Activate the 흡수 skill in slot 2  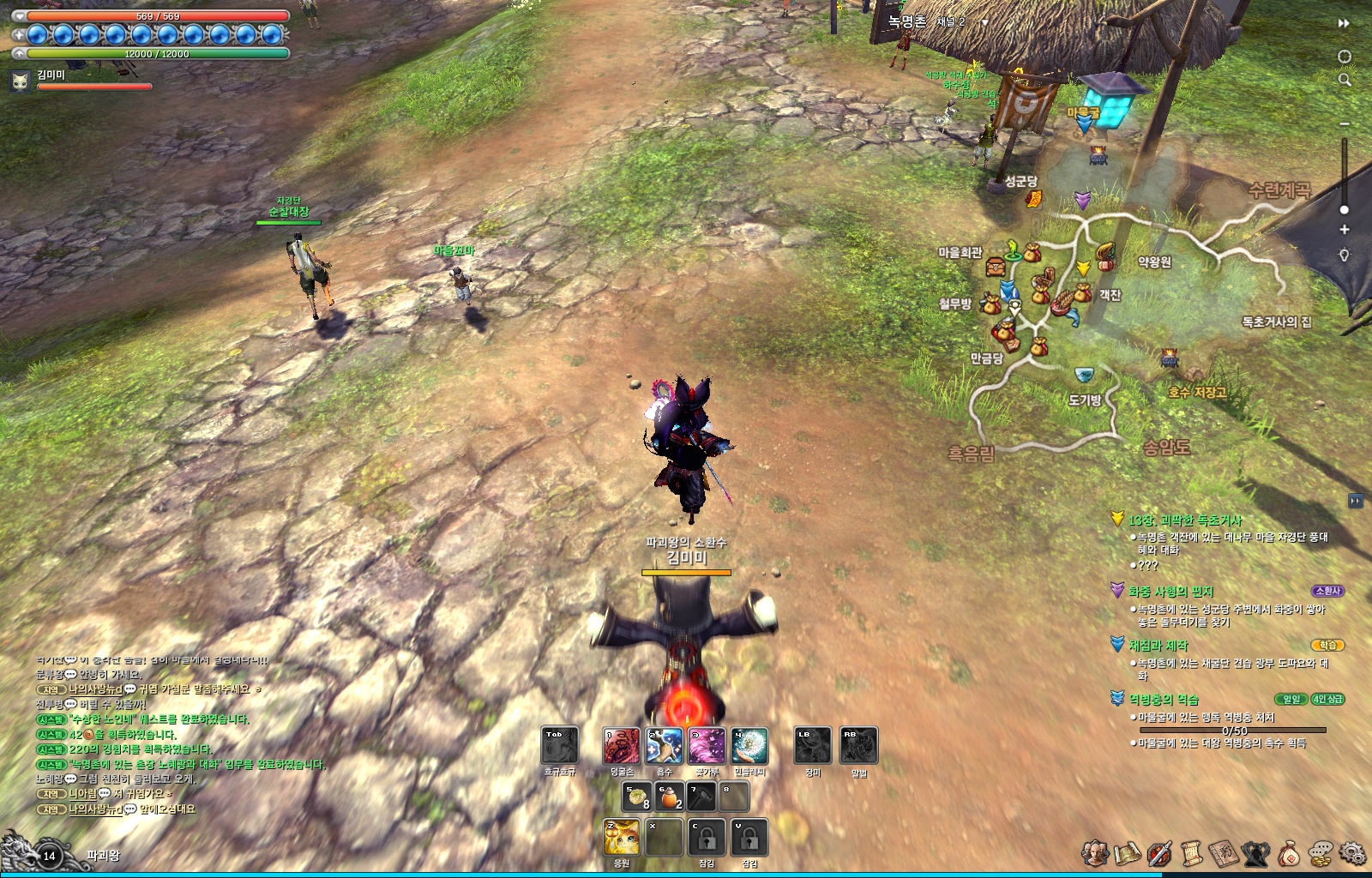[x=662, y=747]
